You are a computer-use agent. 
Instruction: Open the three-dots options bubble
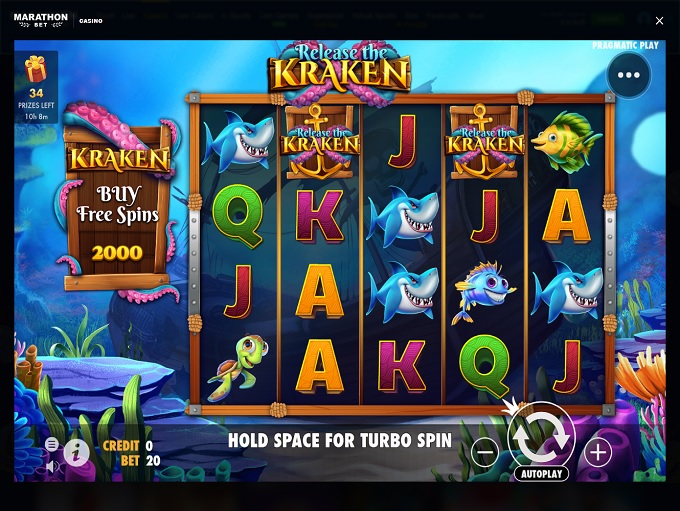click(x=628, y=75)
